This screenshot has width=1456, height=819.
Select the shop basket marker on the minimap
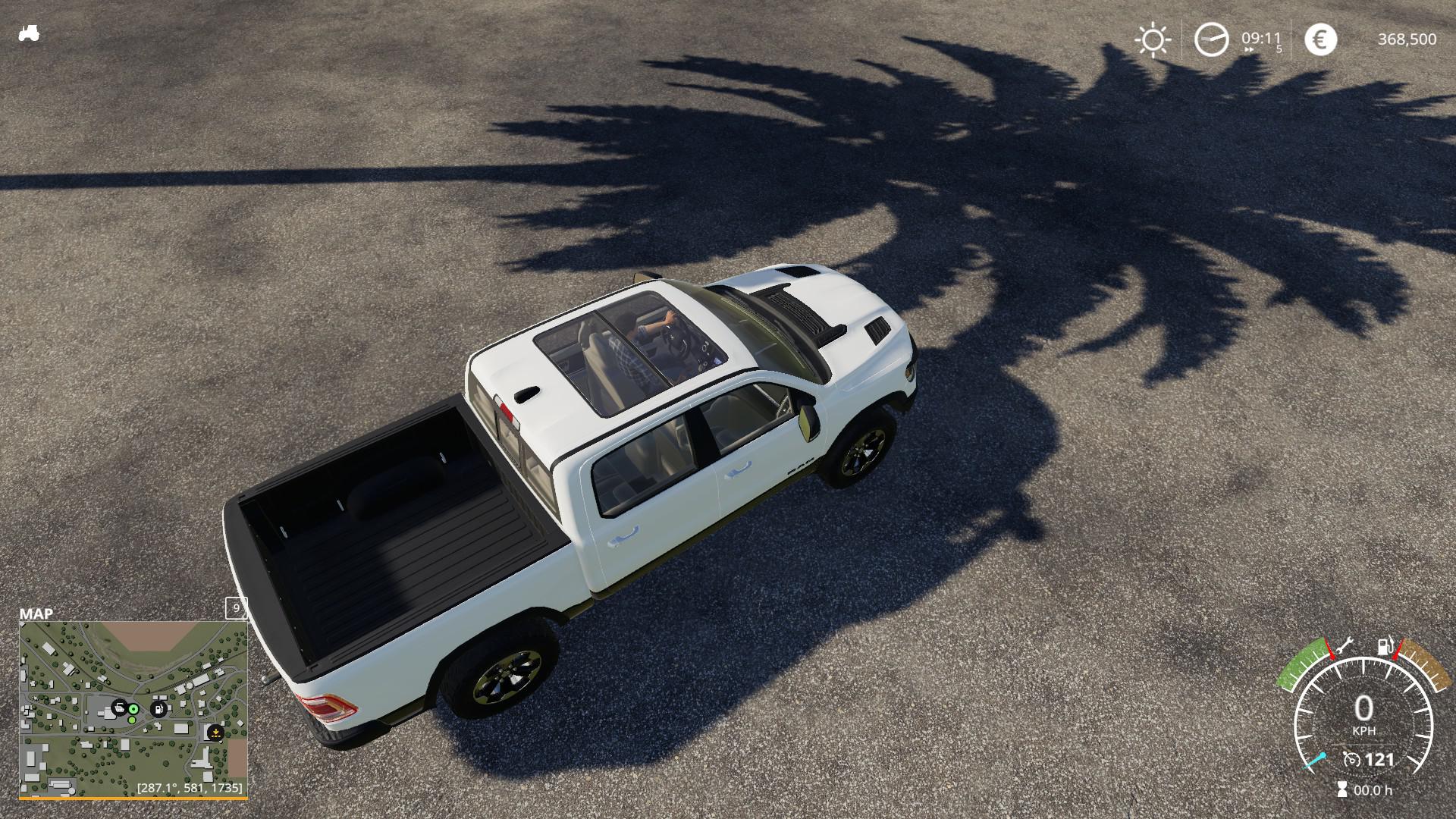tap(119, 708)
